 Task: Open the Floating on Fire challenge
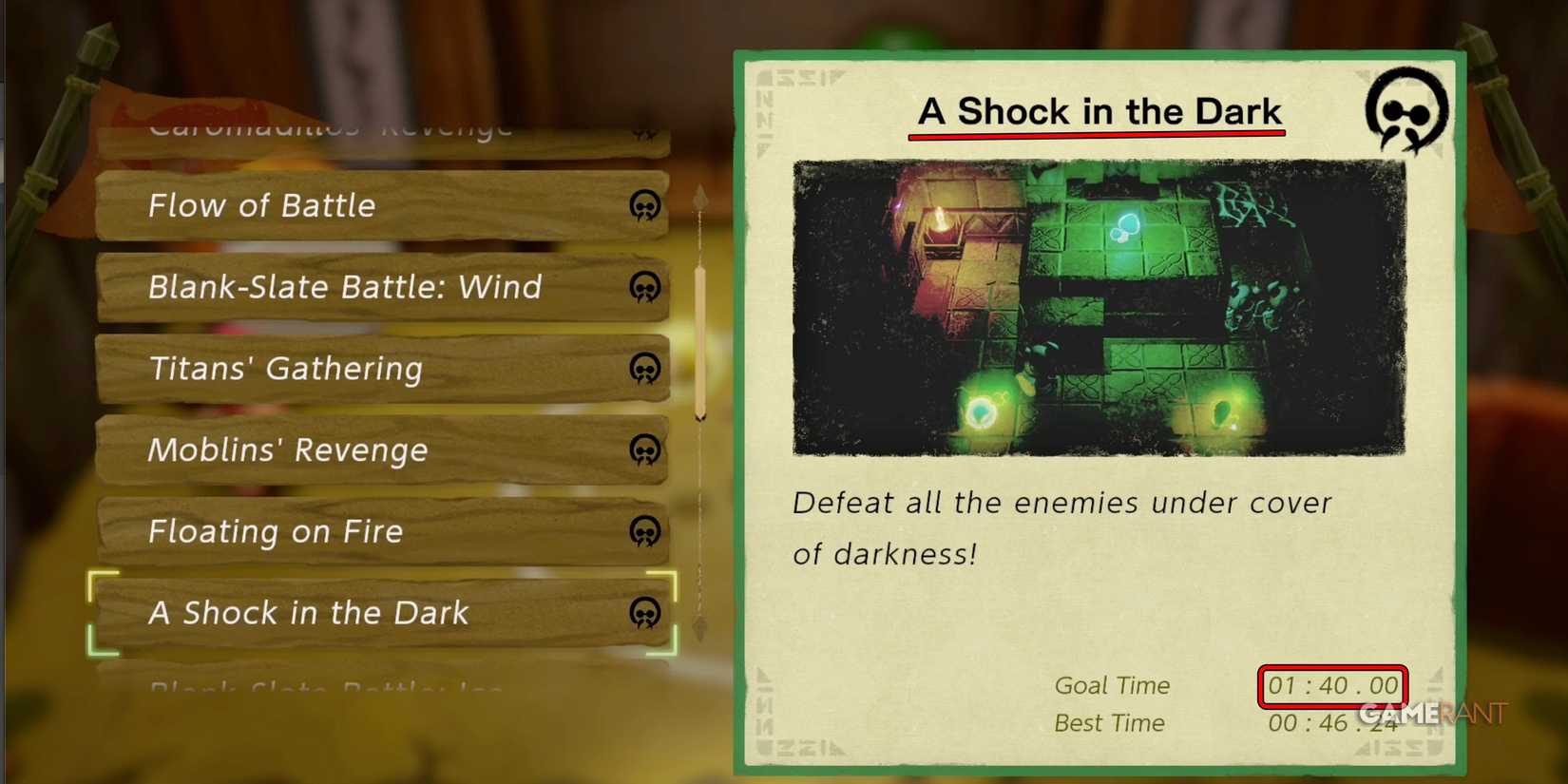click(333, 532)
